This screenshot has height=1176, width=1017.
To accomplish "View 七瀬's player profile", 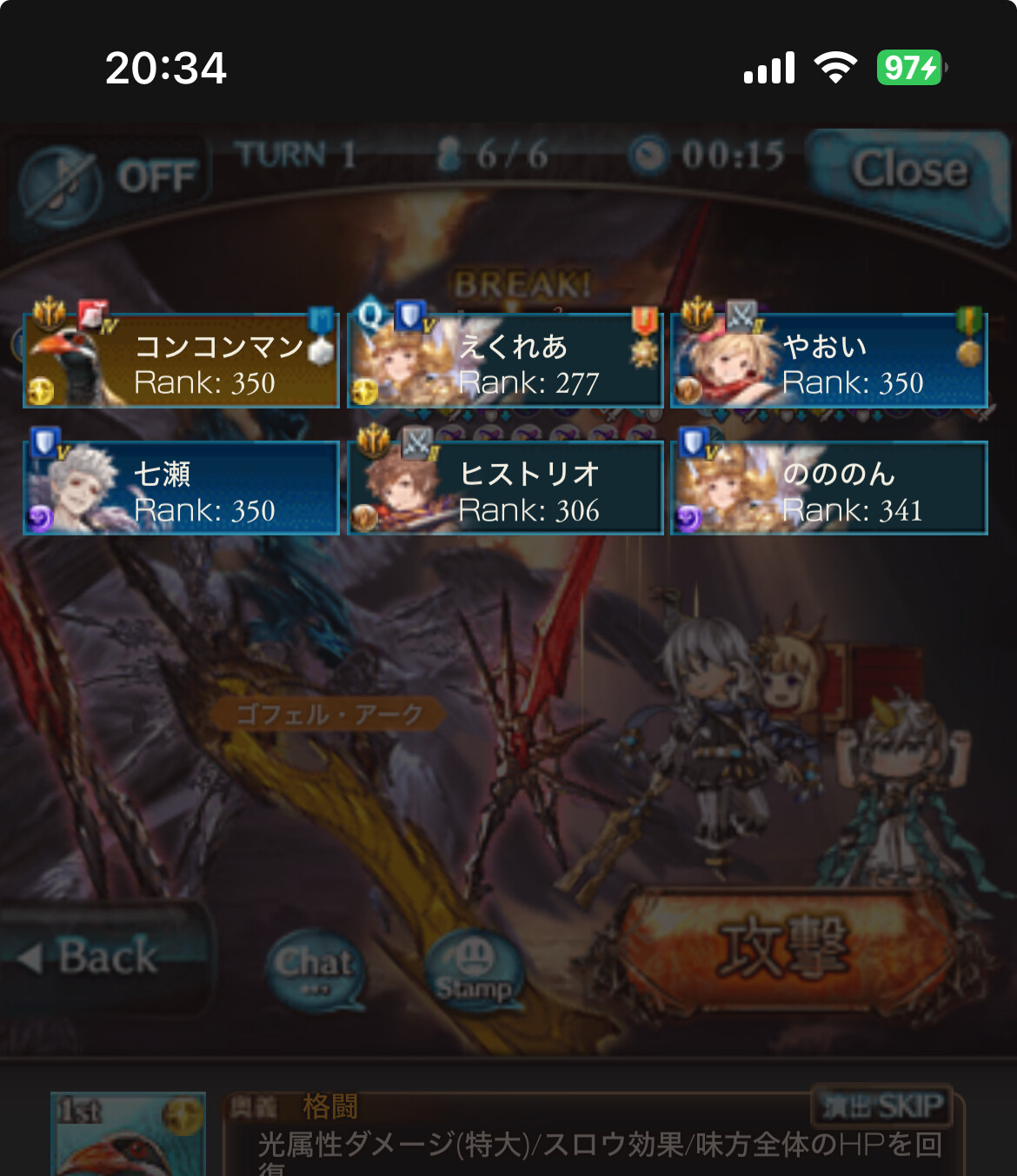I will 181,488.
